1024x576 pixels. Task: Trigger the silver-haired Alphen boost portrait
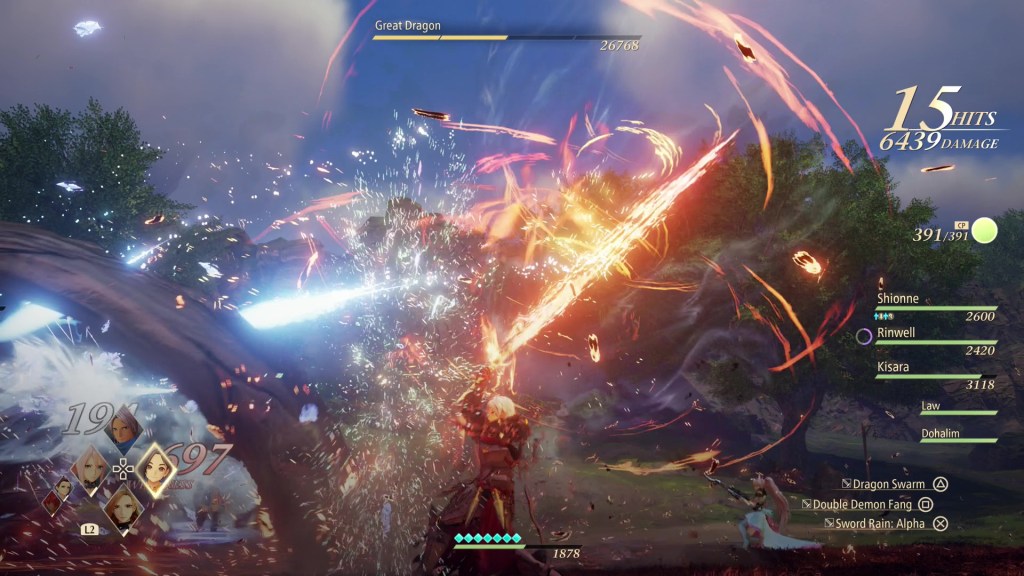pyautogui.click(x=122, y=430)
